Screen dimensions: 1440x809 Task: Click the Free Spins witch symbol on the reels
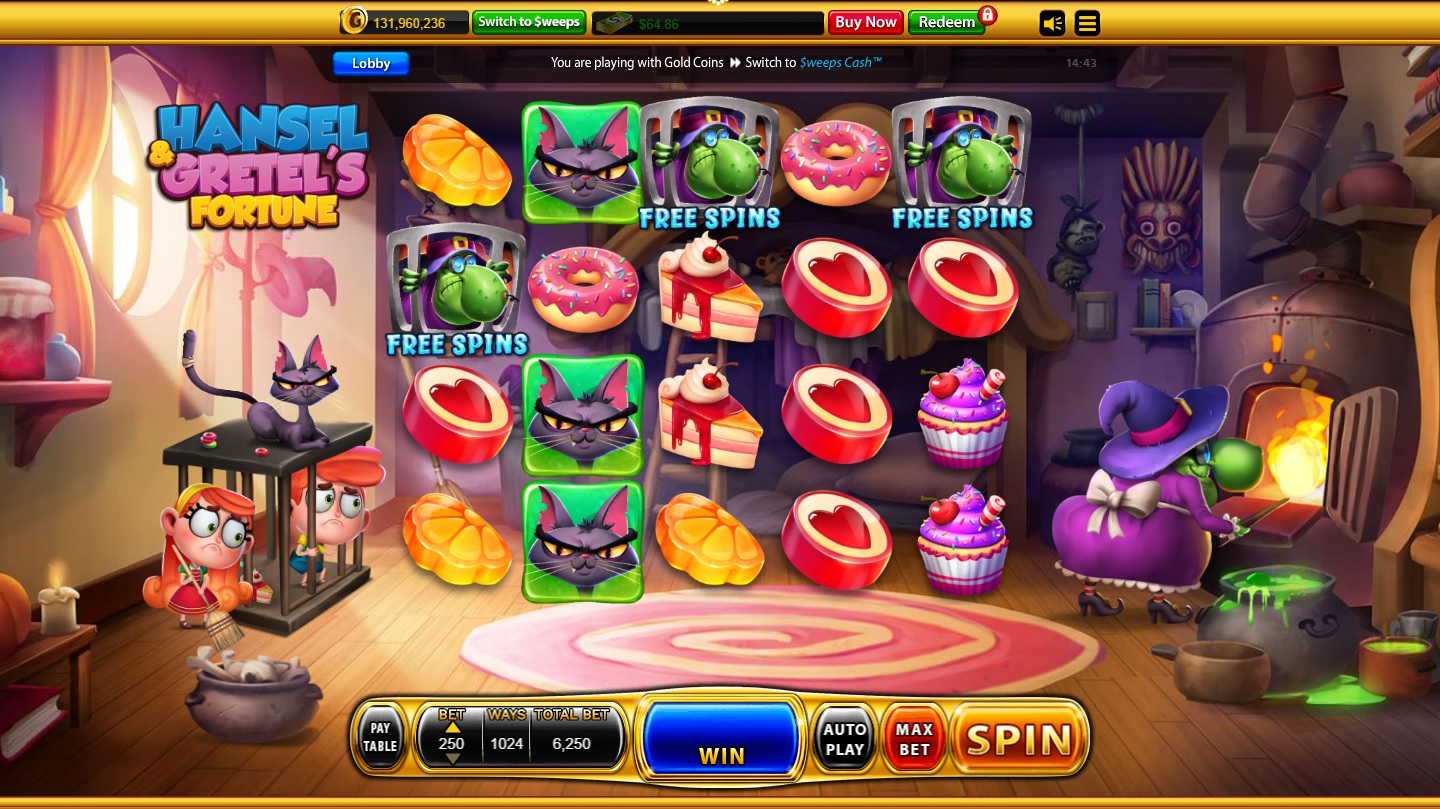(x=709, y=160)
